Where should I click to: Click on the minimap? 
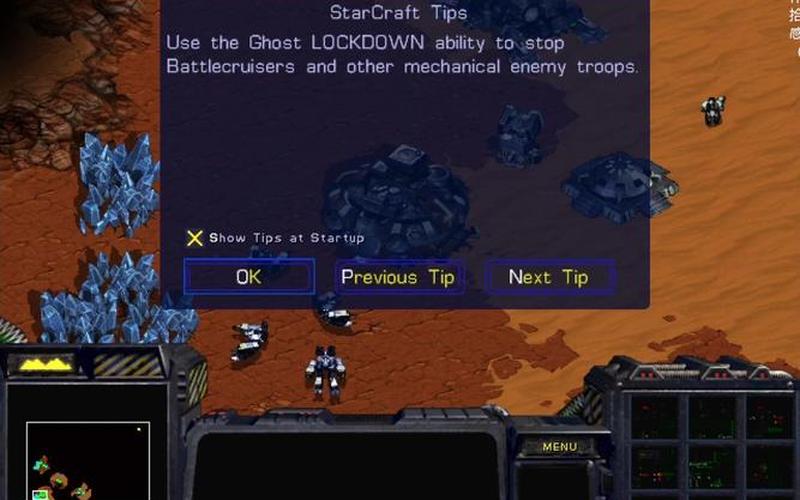(x=88, y=461)
